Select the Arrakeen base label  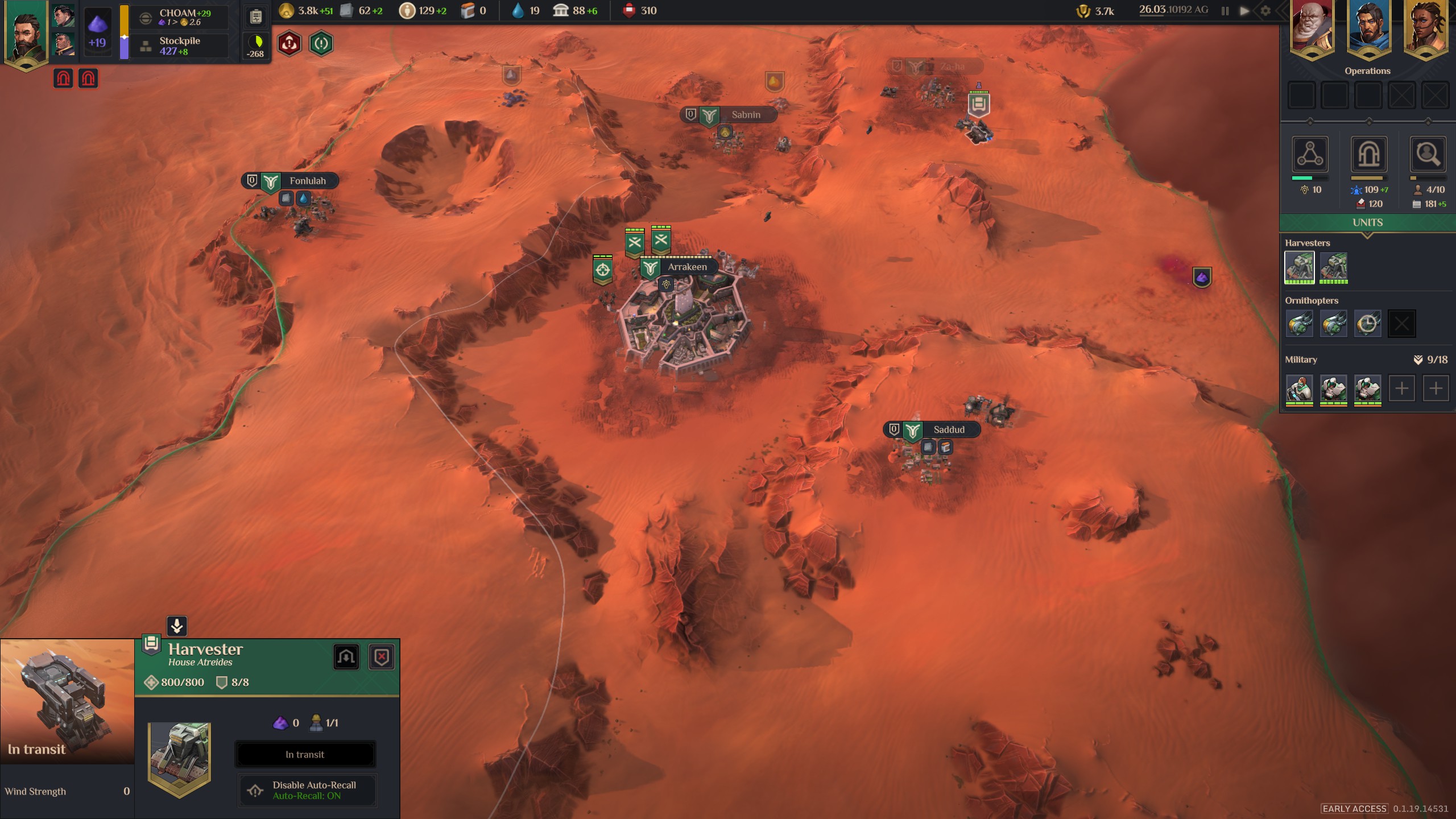click(686, 267)
